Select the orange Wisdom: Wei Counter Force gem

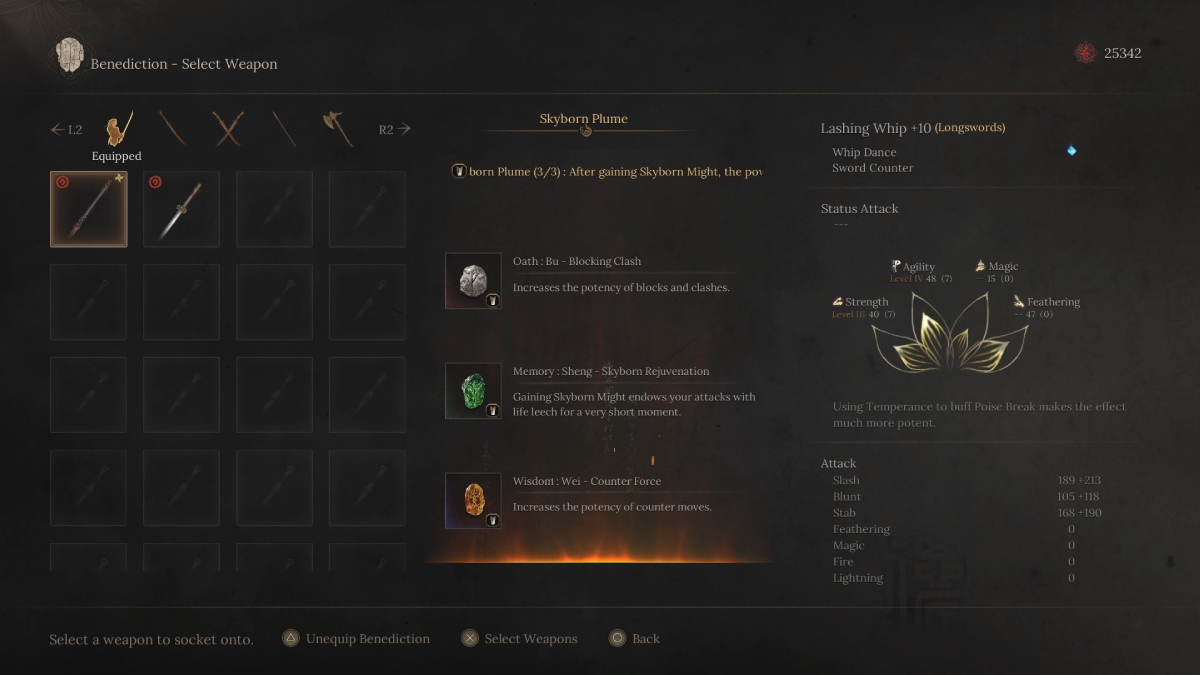pyautogui.click(x=473, y=501)
